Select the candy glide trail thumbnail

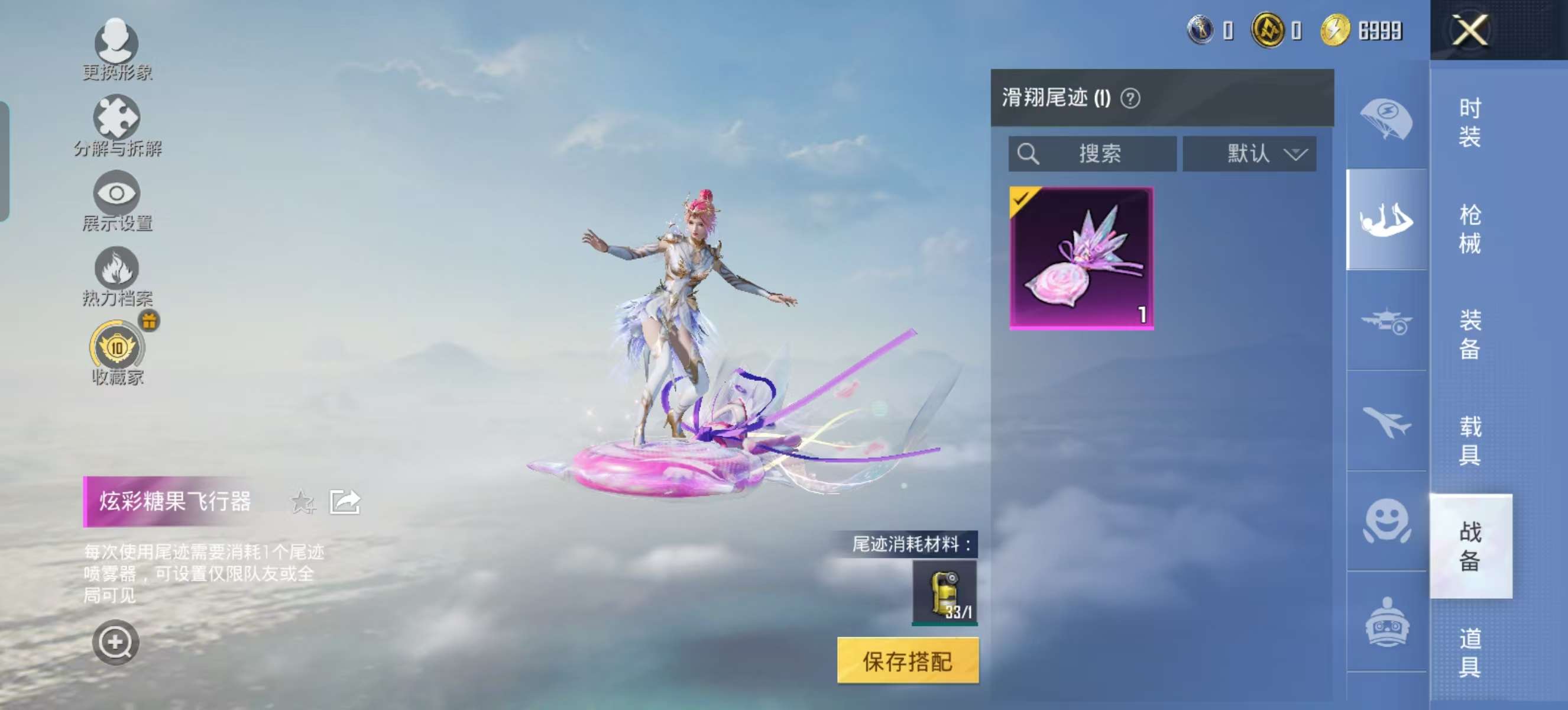click(x=1081, y=258)
